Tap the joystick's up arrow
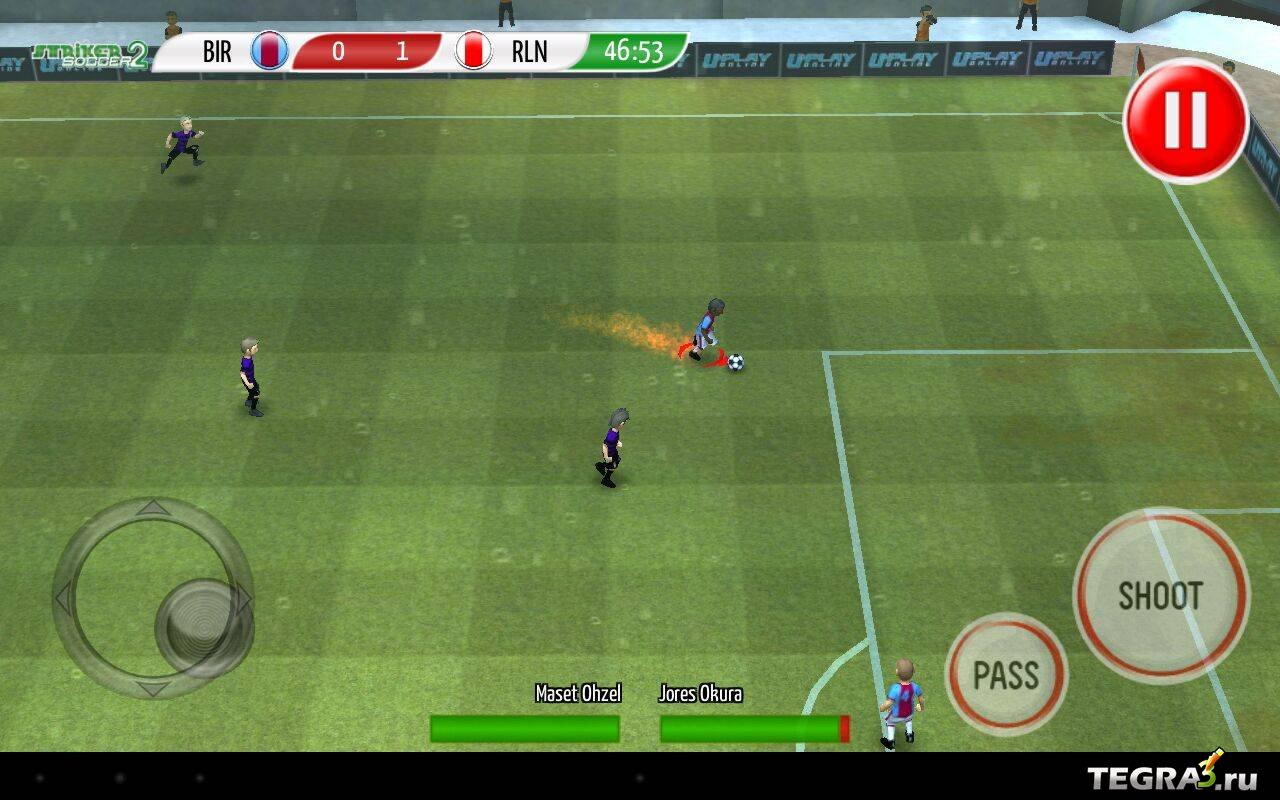1280x800 pixels. 153,509
